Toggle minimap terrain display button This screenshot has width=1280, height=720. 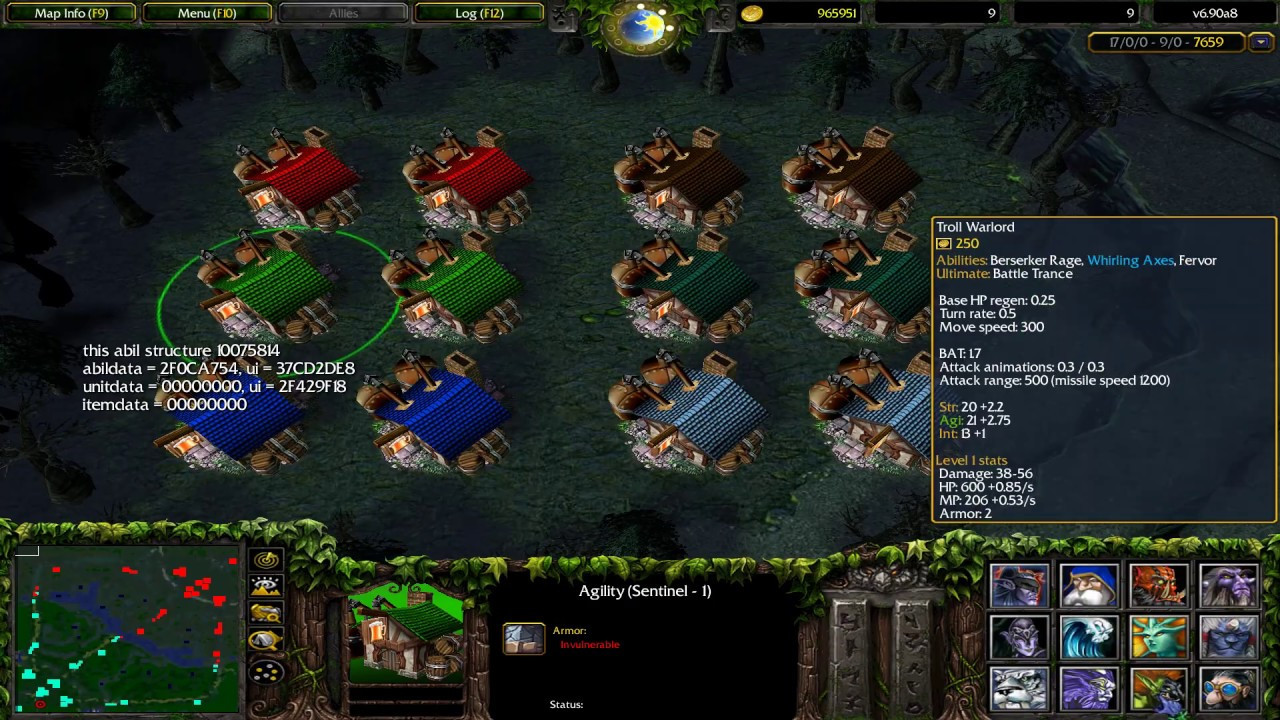(x=267, y=588)
